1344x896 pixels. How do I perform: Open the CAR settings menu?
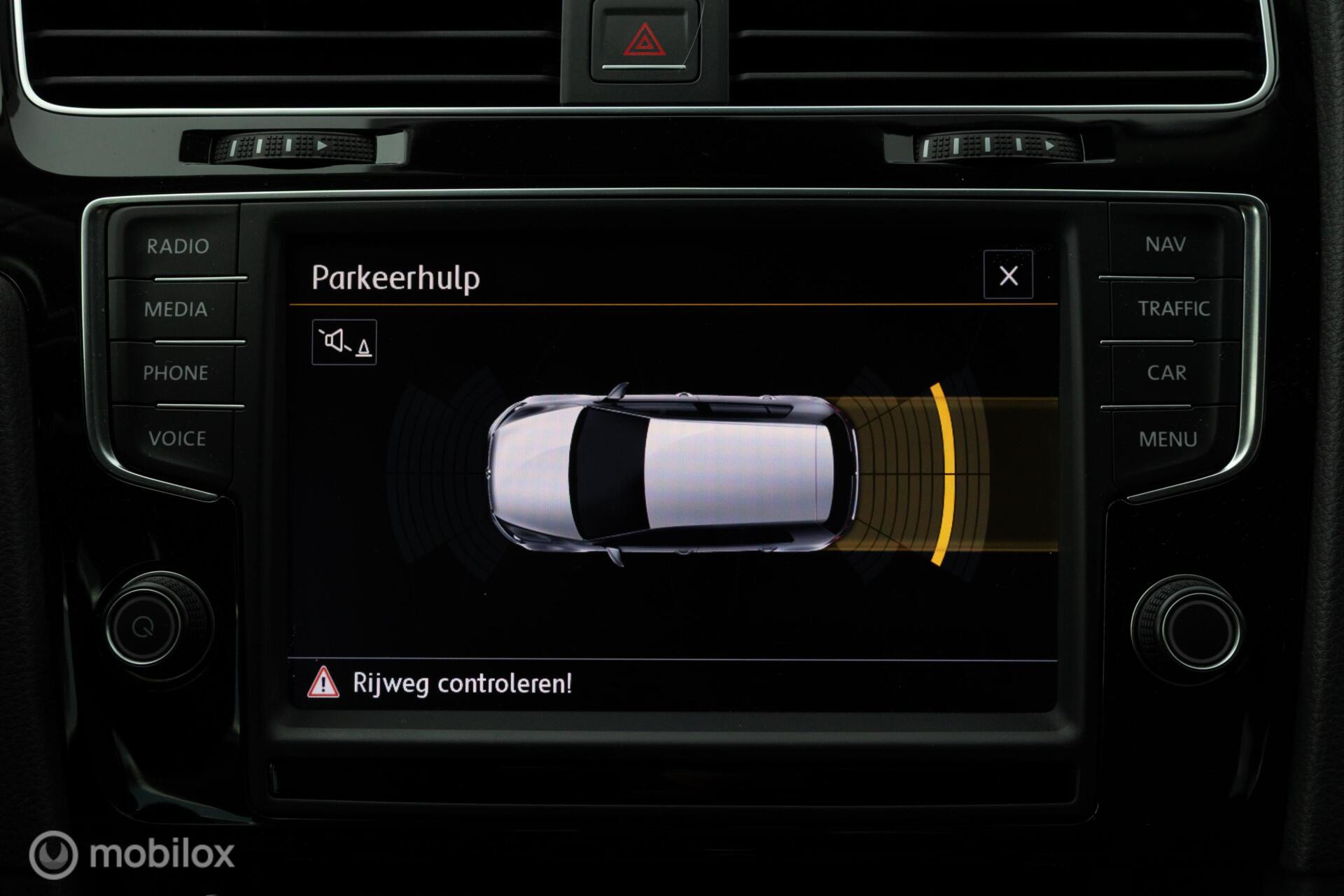pyautogui.click(x=1168, y=374)
